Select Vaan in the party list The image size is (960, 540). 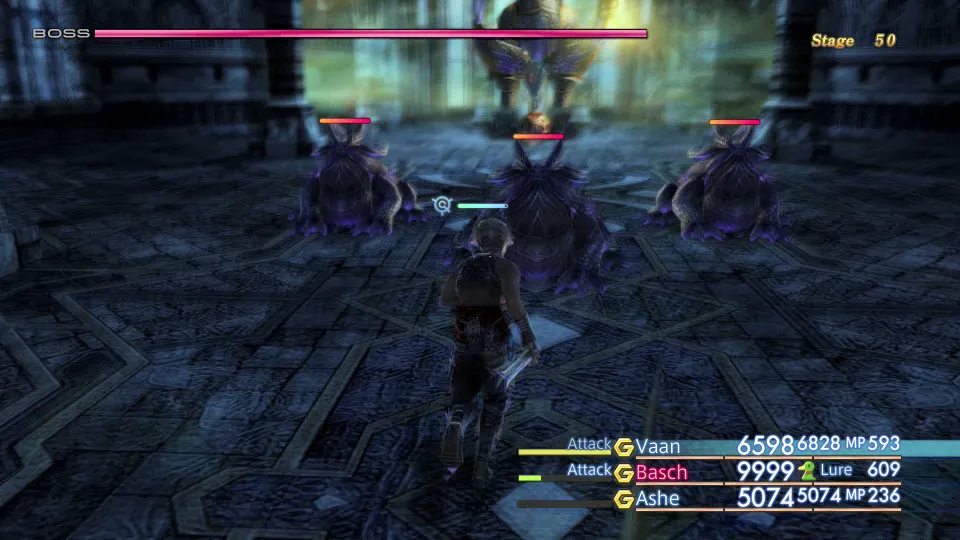coord(657,447)
